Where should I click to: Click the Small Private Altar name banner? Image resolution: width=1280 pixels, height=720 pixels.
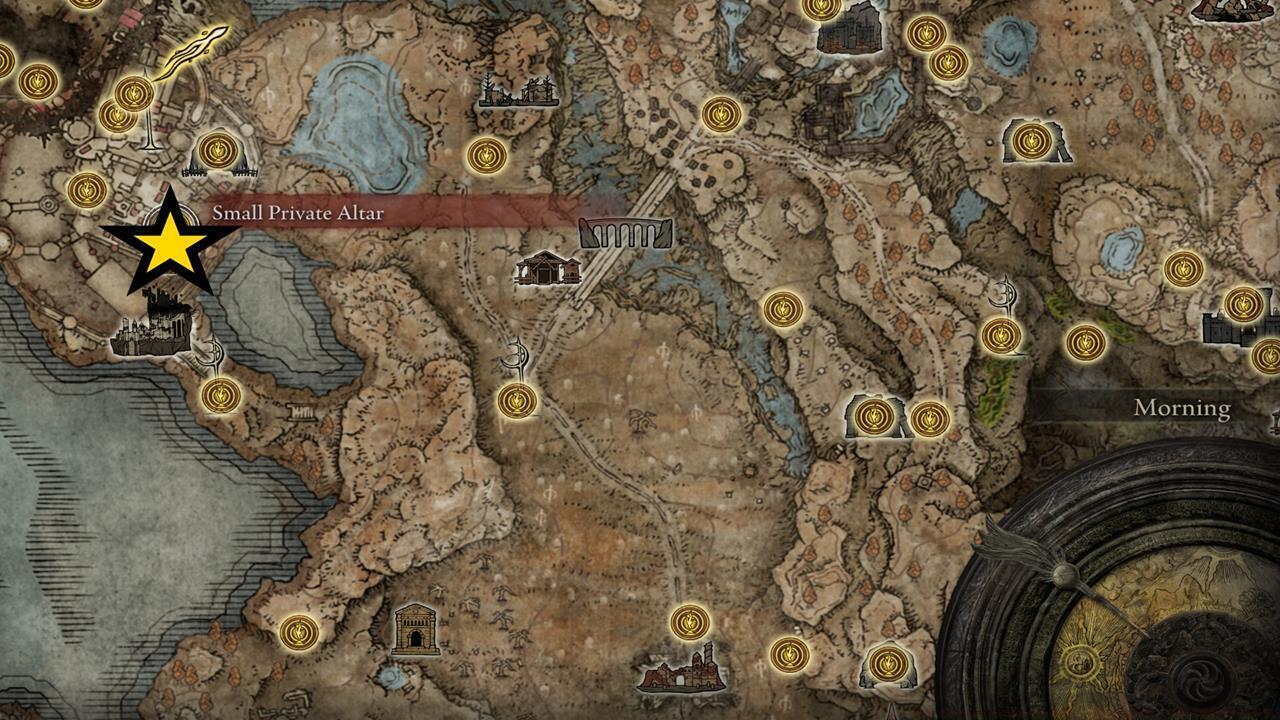[300, 211]
